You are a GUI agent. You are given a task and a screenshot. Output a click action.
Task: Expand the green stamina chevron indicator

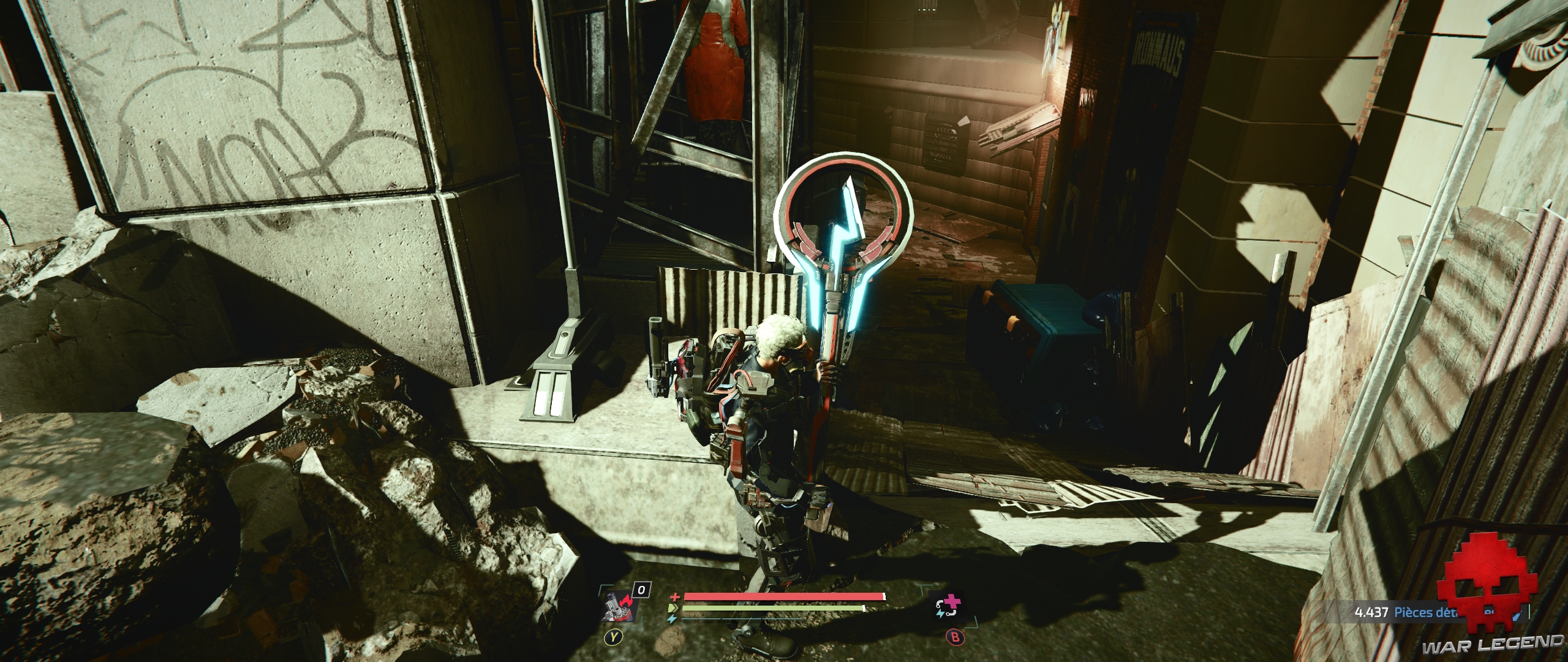[673, 607]
